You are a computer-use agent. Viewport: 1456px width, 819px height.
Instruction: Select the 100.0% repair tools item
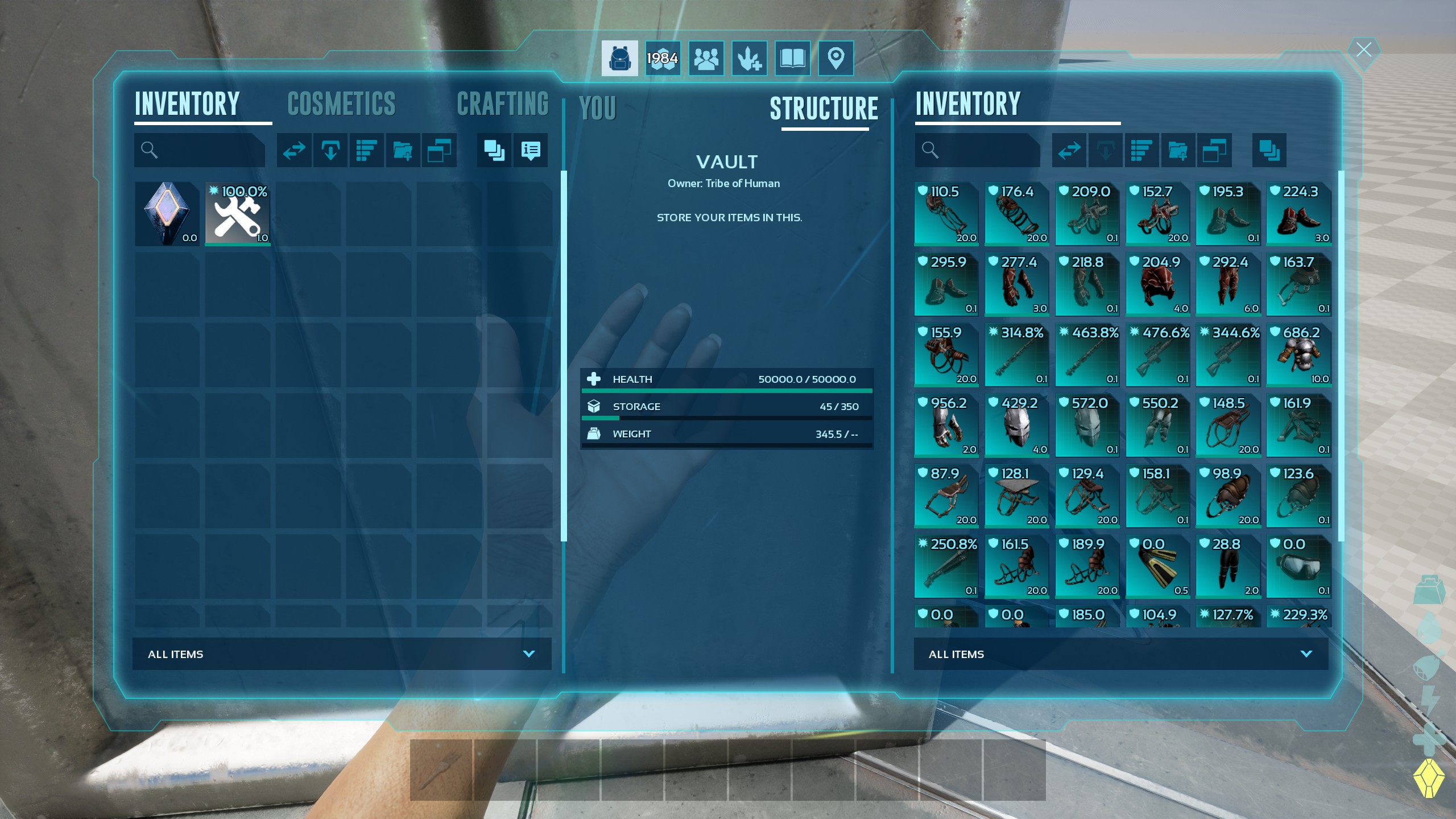238,214
